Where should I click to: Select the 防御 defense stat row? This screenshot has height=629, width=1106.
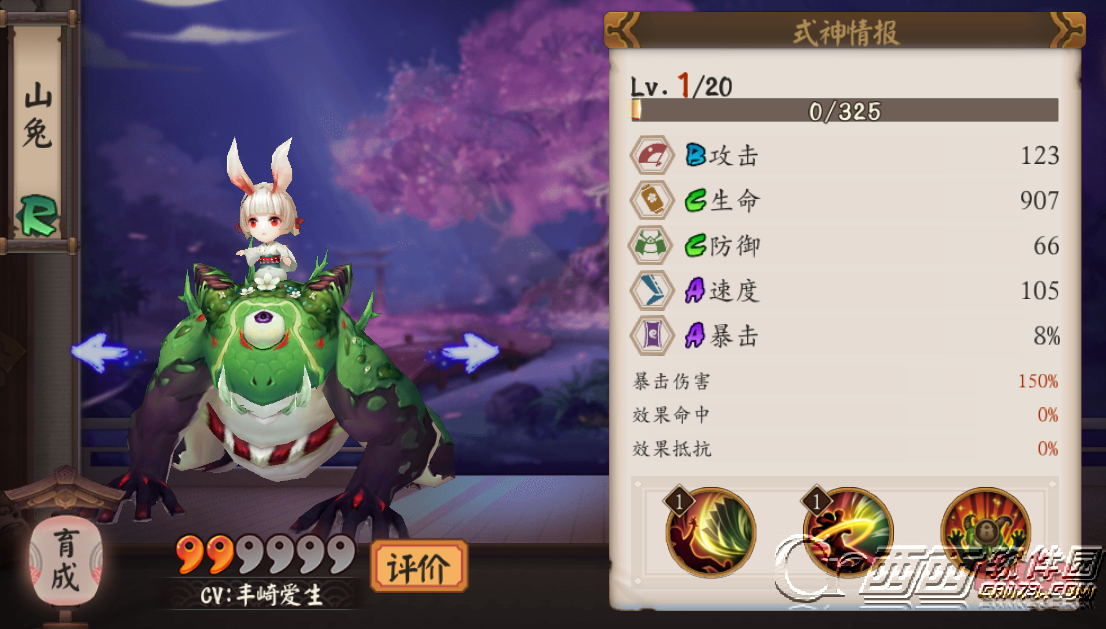845,246
